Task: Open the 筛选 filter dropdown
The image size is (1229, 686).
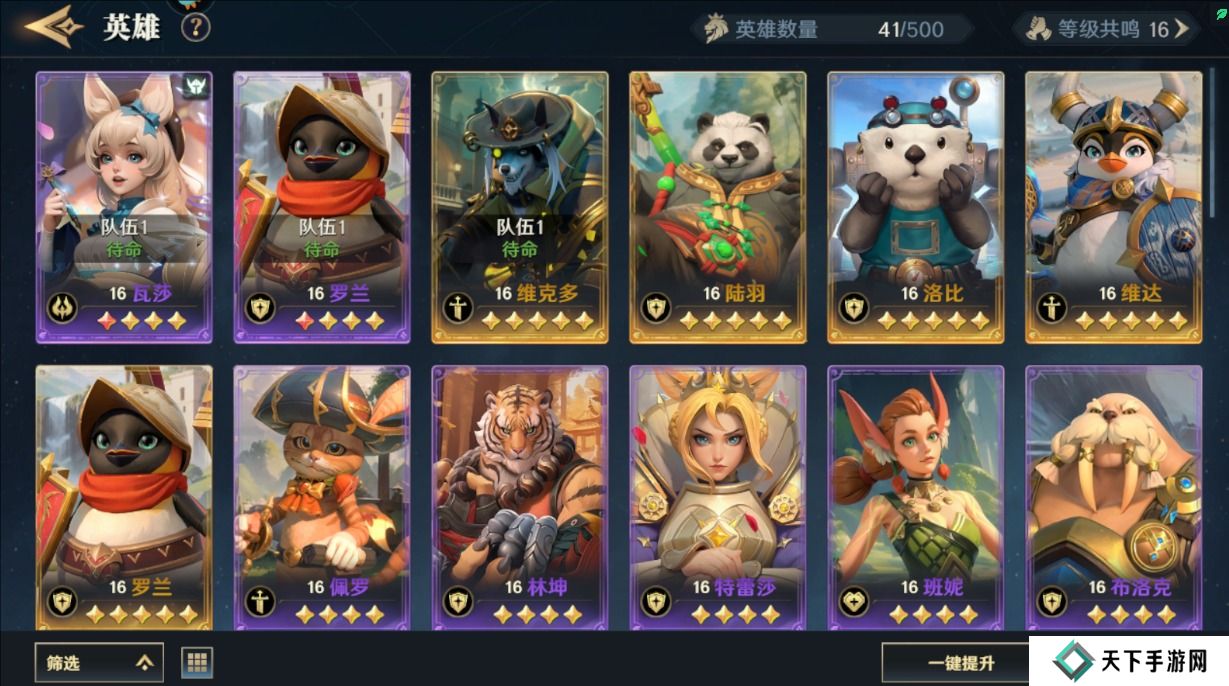Action: coord(99,661)
